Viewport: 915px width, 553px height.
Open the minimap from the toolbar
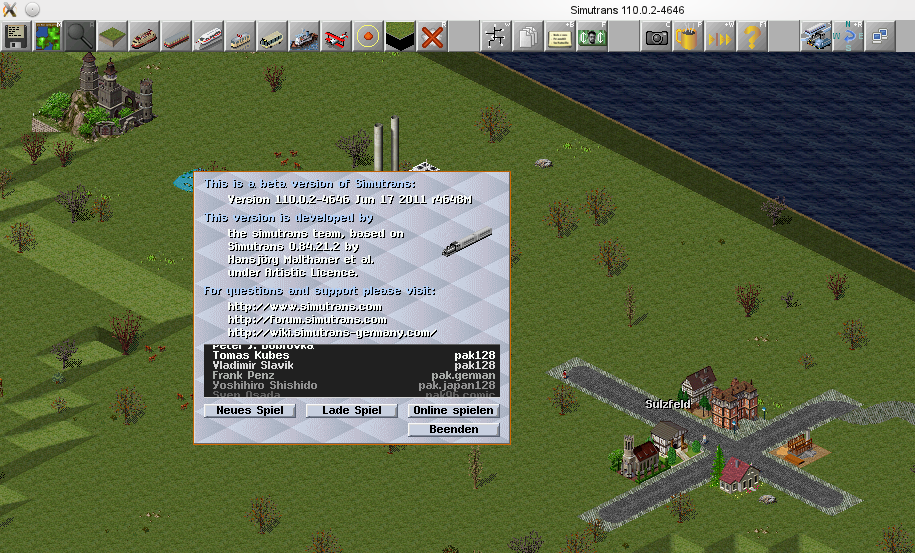47,37
